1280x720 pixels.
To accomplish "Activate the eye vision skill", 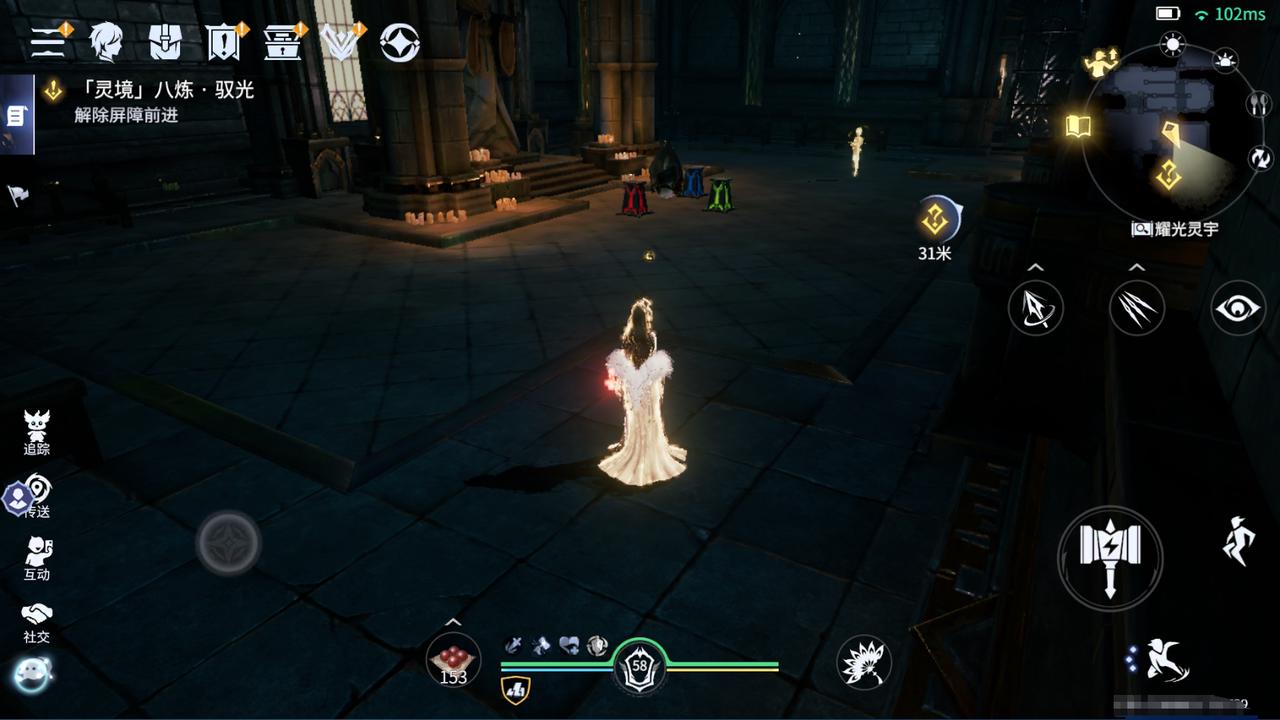I will tap(1238, 308).
